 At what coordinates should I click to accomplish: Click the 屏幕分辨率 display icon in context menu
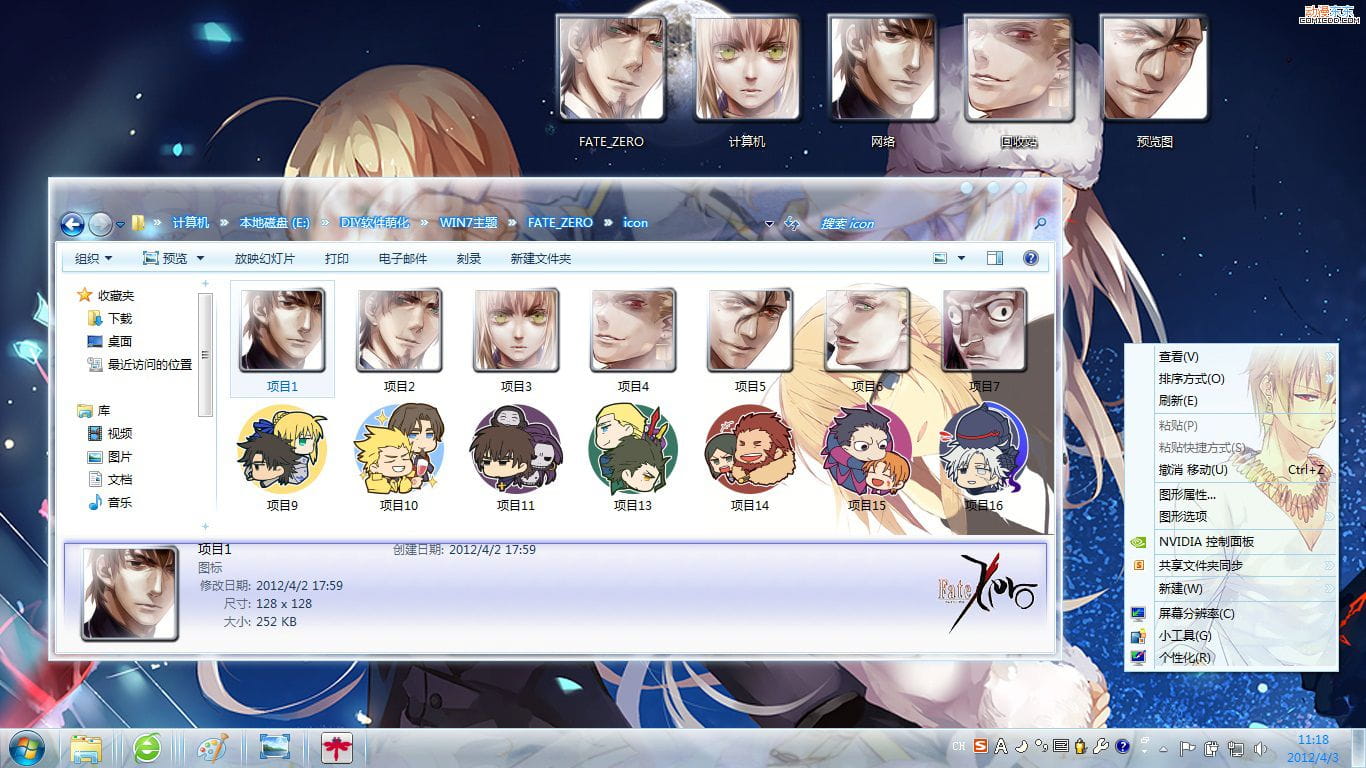(x=1137, y=612)
